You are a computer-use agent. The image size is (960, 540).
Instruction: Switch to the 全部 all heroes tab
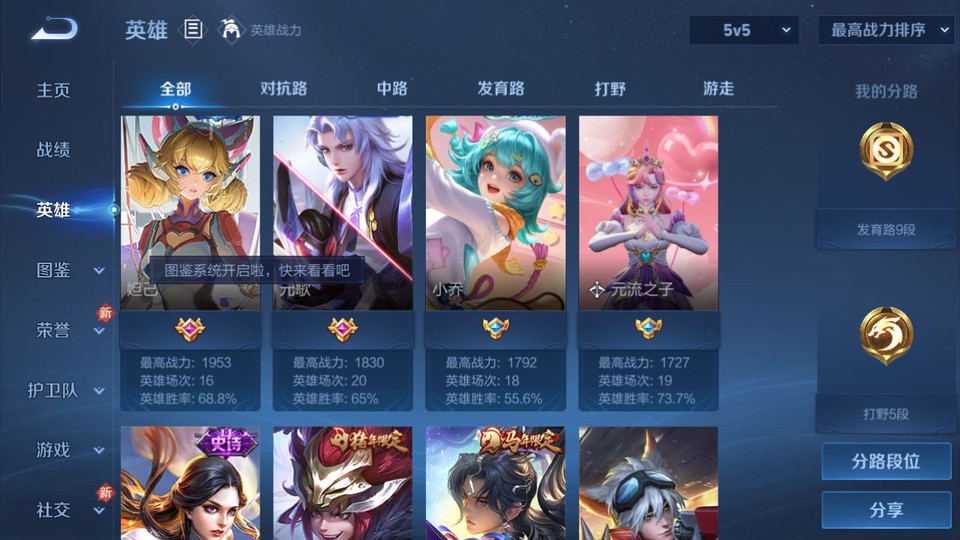(x=175, y=89)
